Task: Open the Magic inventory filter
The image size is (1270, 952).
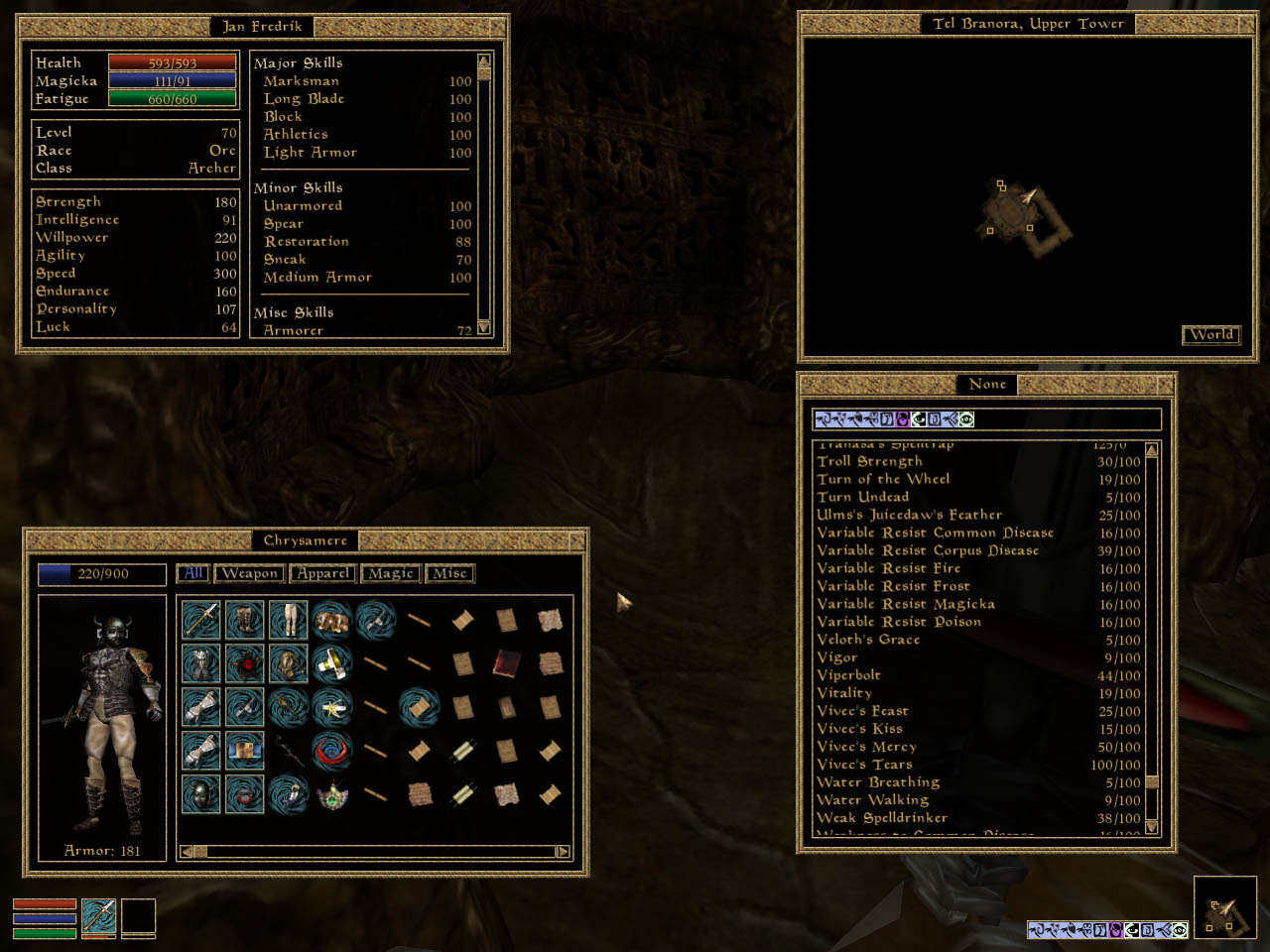Action: 391,573
